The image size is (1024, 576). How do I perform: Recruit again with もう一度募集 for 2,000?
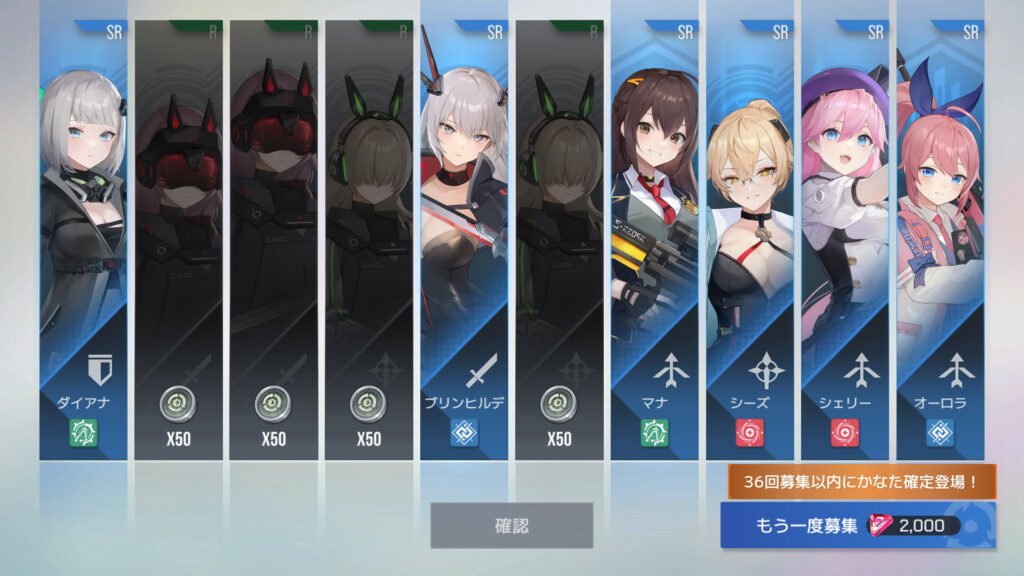[x=857, y=526]
